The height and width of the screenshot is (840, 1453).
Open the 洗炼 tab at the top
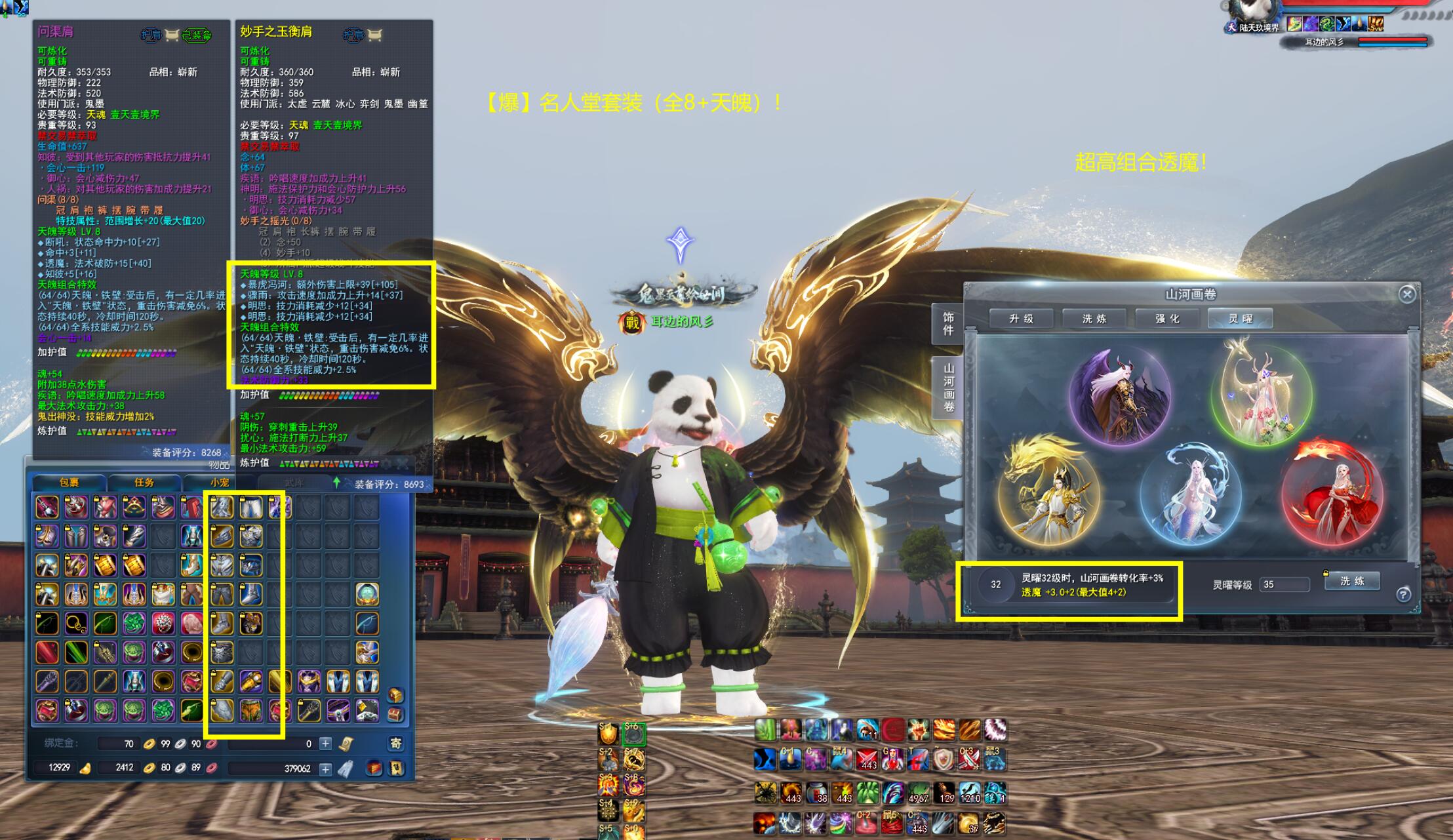tap(1094, 319)
